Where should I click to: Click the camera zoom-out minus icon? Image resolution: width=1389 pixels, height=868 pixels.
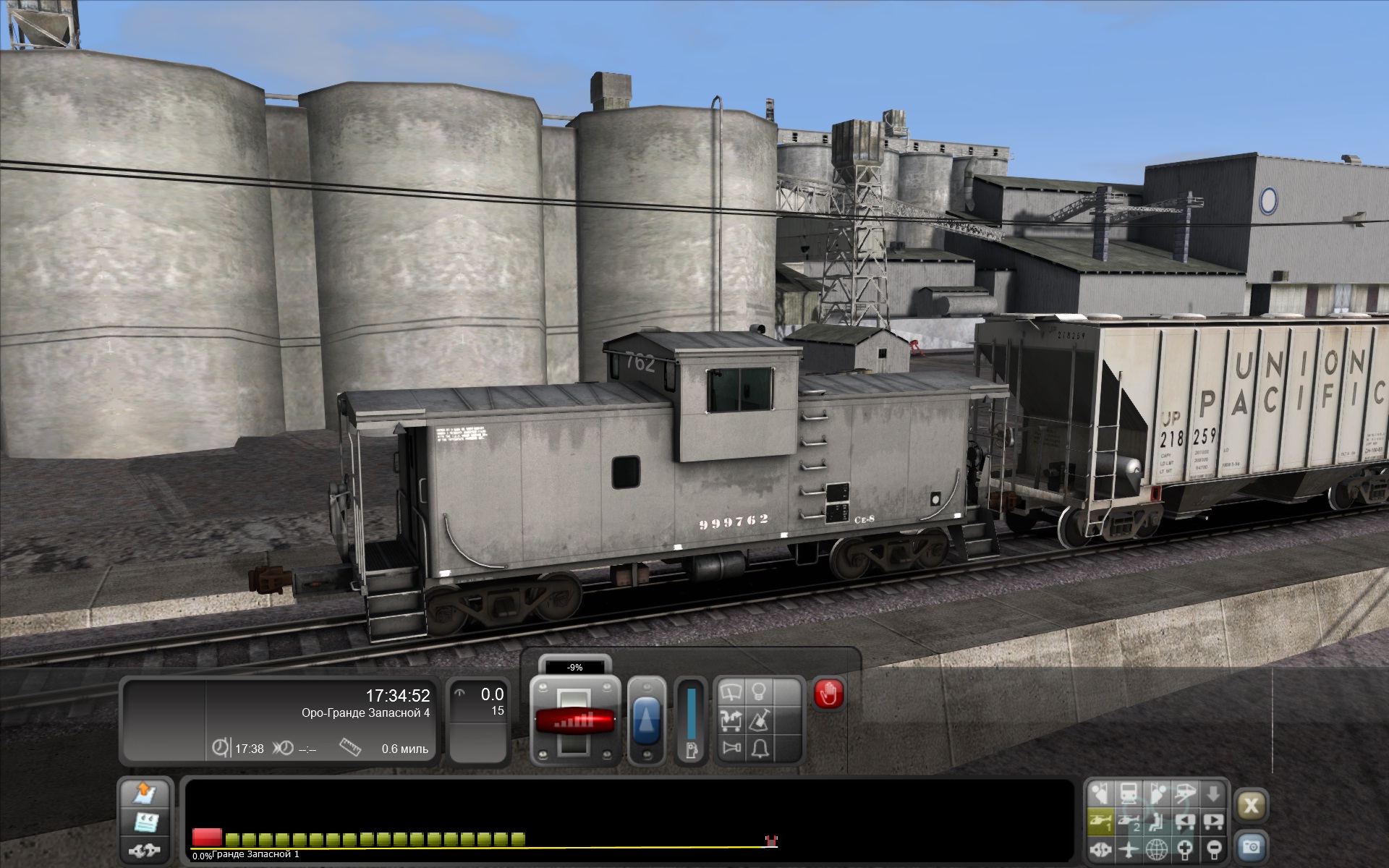tap(1213, 848)
